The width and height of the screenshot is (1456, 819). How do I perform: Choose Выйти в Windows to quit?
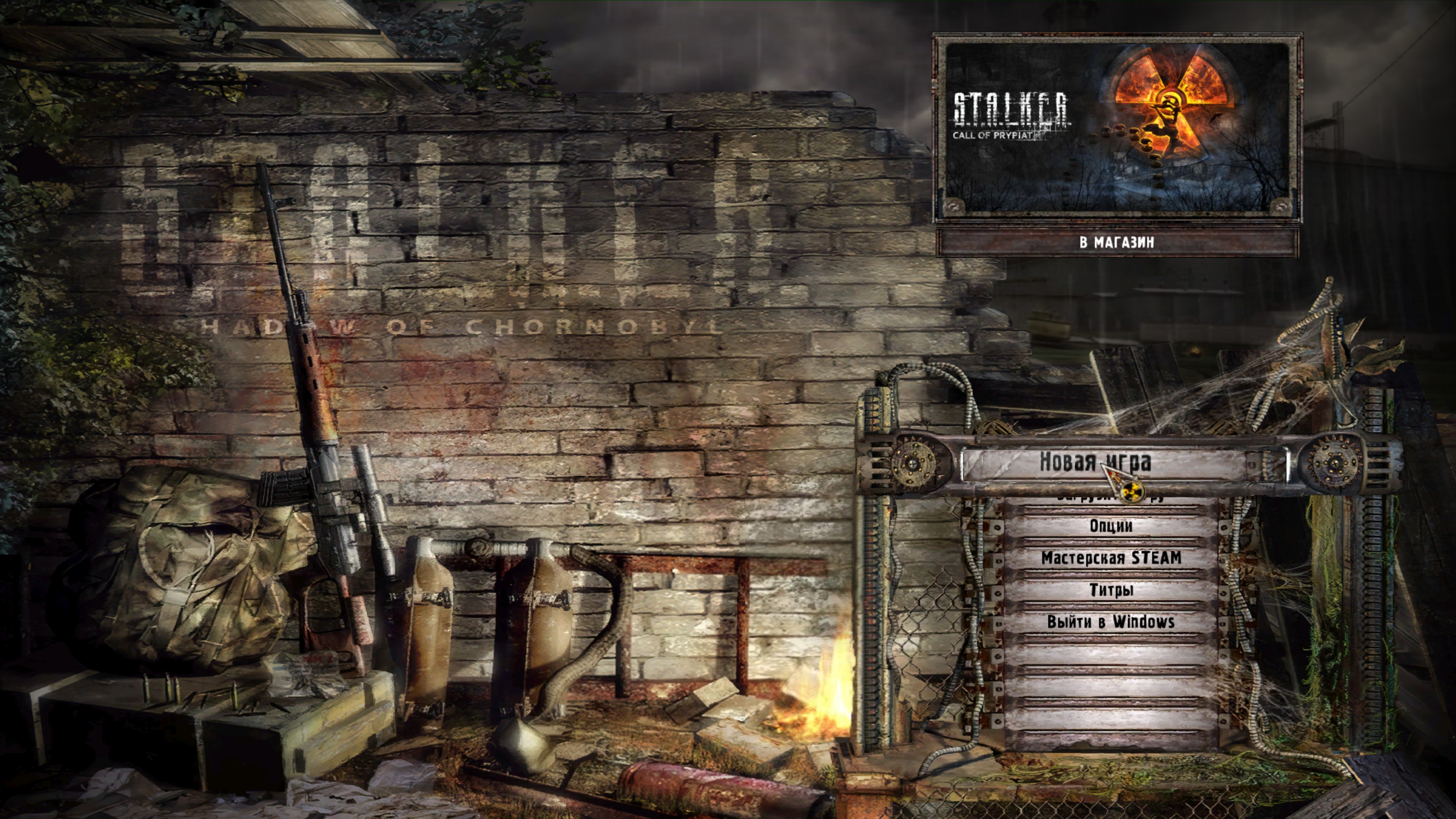[x=1111, y=622]
